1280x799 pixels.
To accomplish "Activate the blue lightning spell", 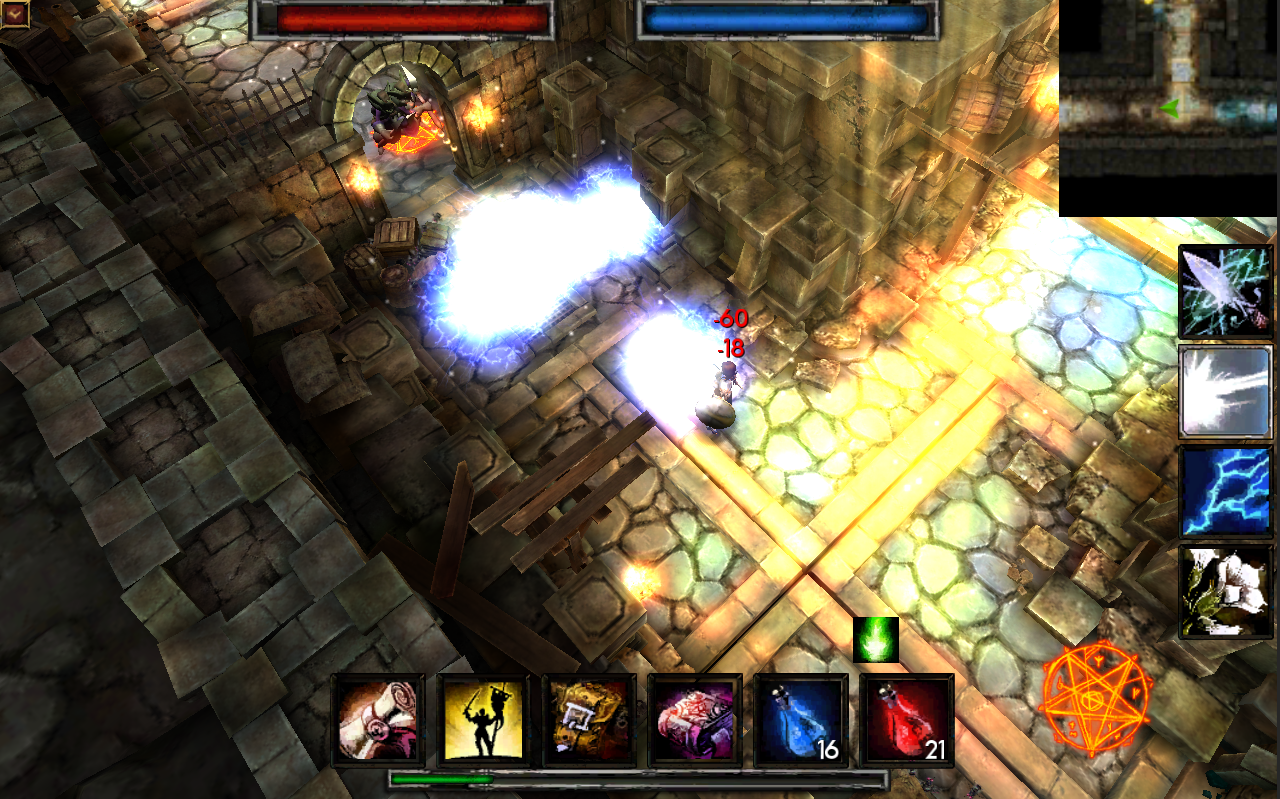I will (x=1226, y=492).
